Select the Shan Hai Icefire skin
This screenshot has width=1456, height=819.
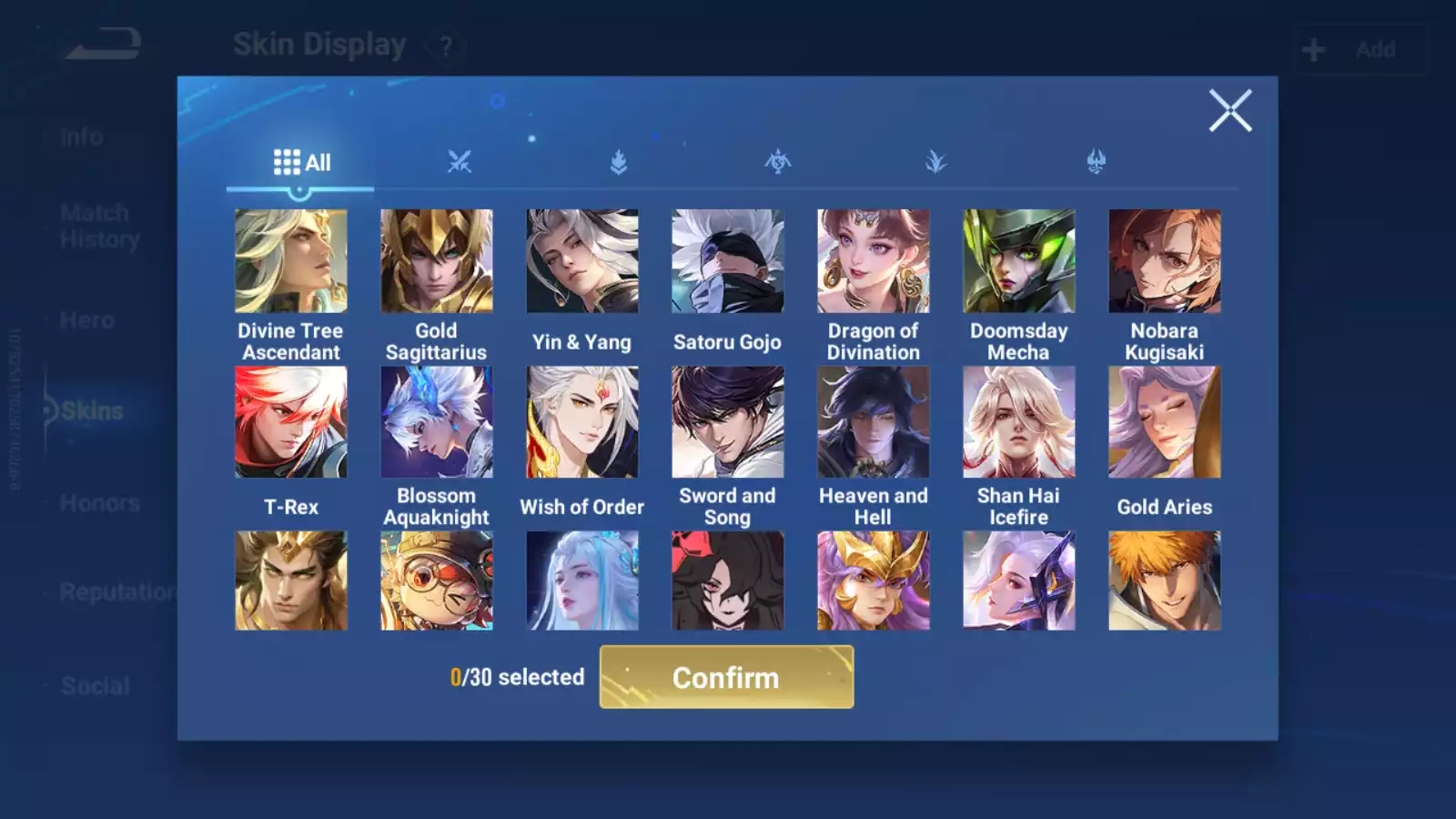pos(1019,422)
